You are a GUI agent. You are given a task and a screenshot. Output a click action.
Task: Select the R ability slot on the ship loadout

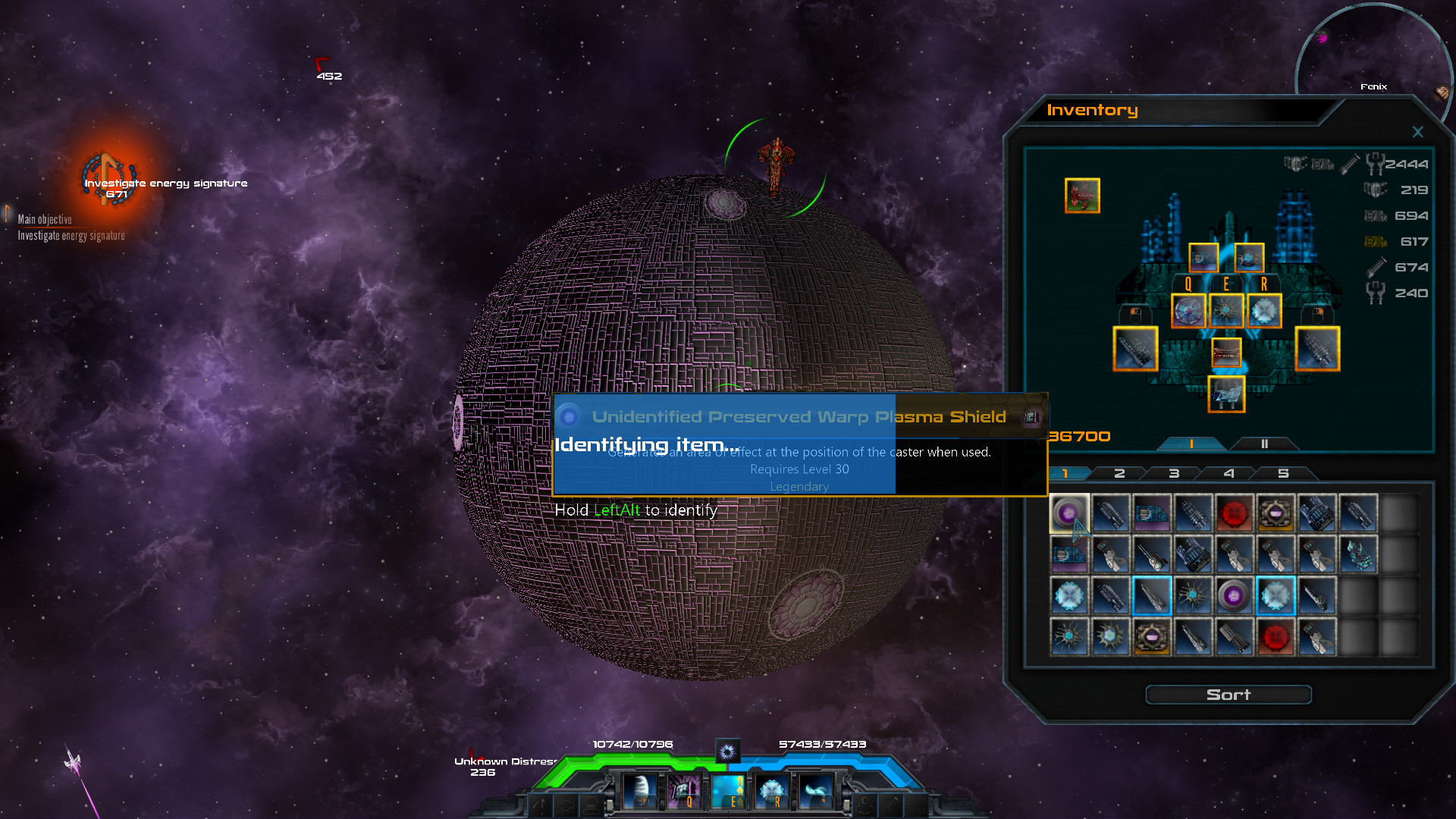coord(1263,309)
